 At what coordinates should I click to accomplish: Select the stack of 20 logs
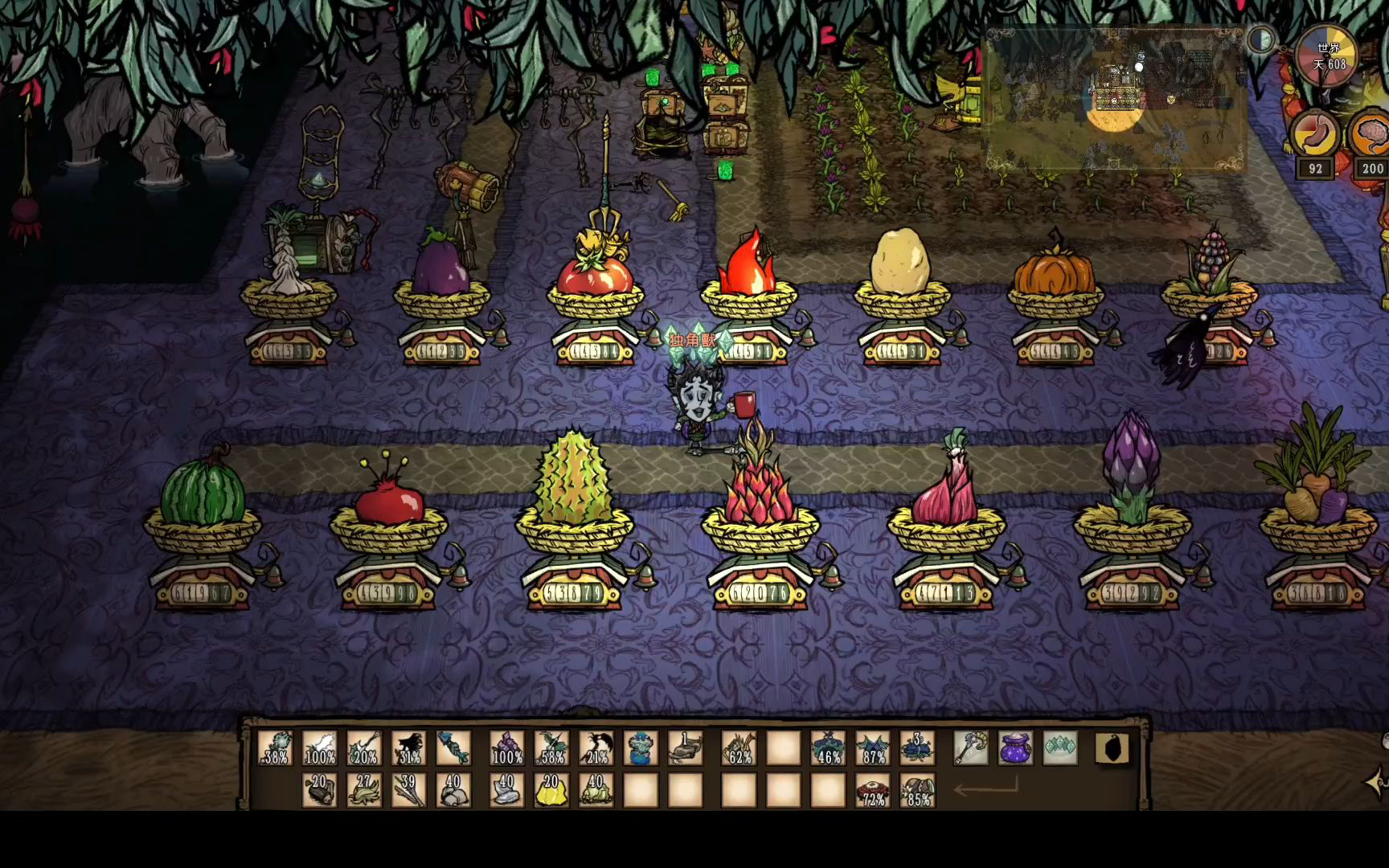(319, 789)
